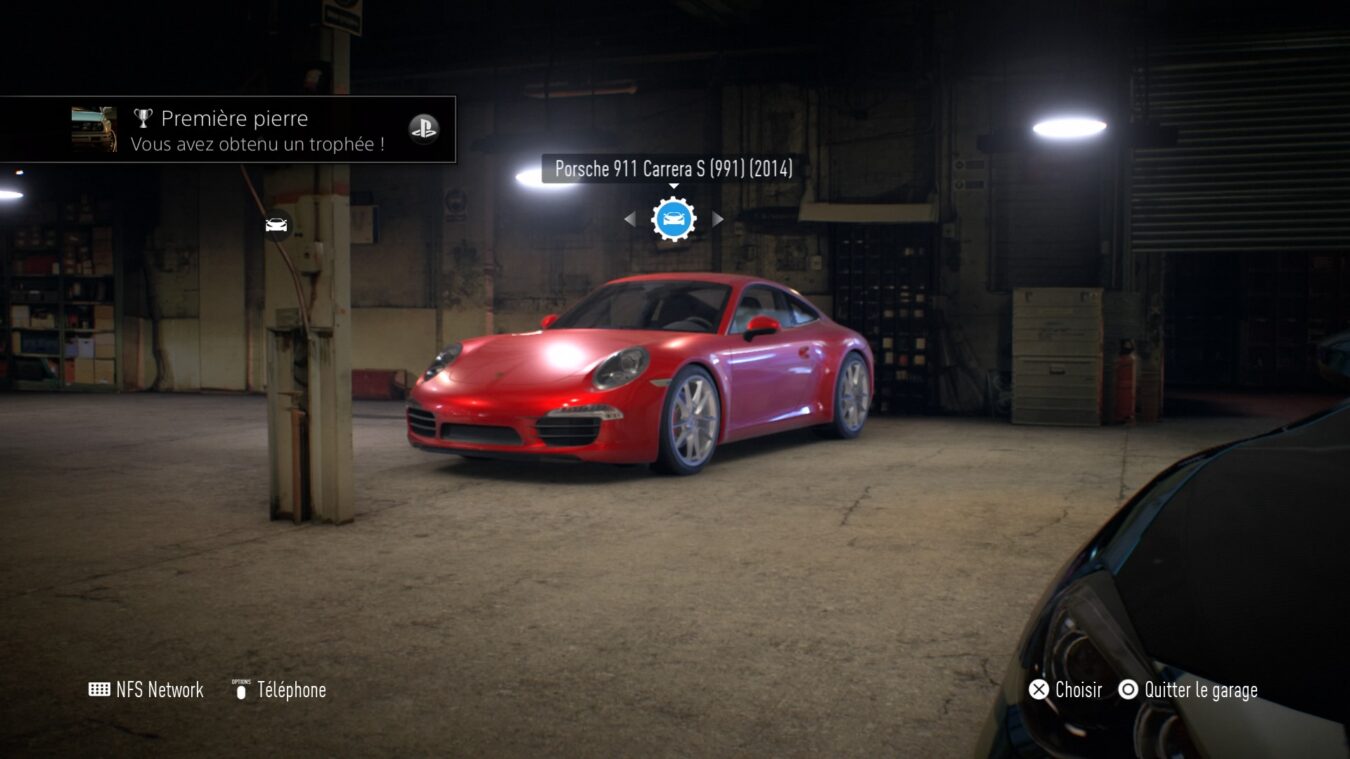Select Quitter le garage
The height and width of the screenshot is (759, 1350).
pos(1188,690)
